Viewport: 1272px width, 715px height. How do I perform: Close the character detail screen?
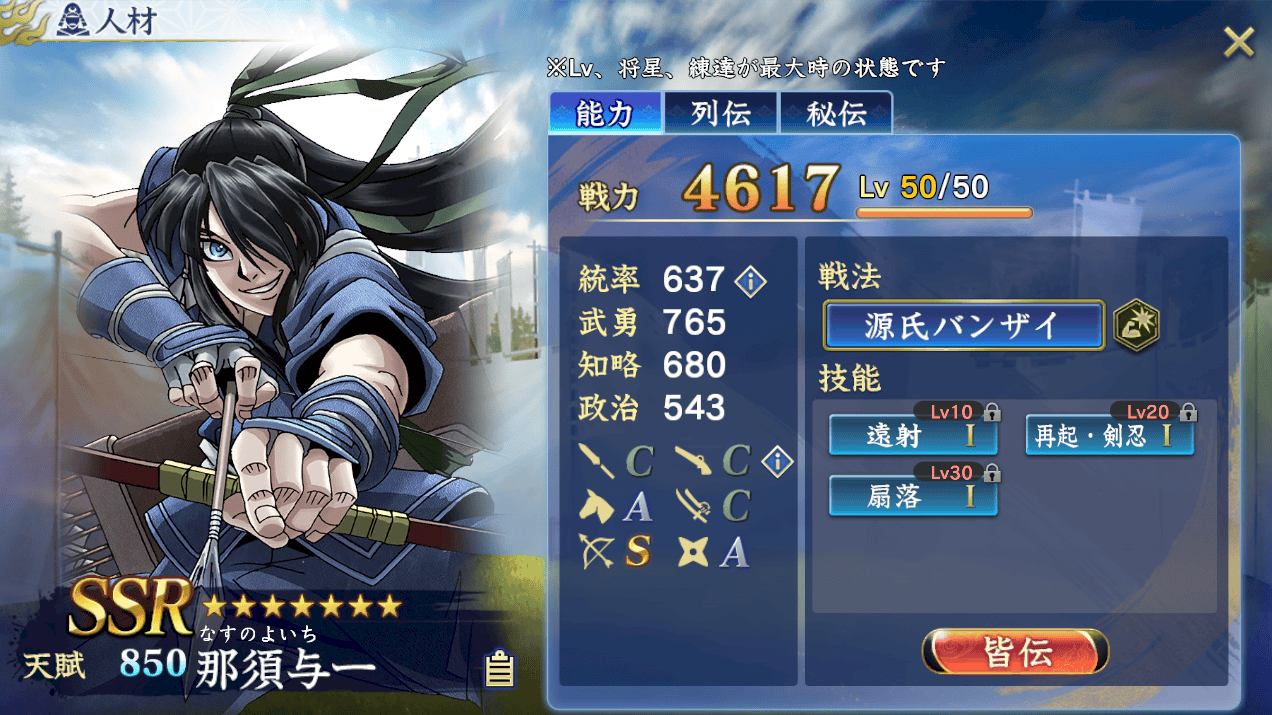[1238, 42]
